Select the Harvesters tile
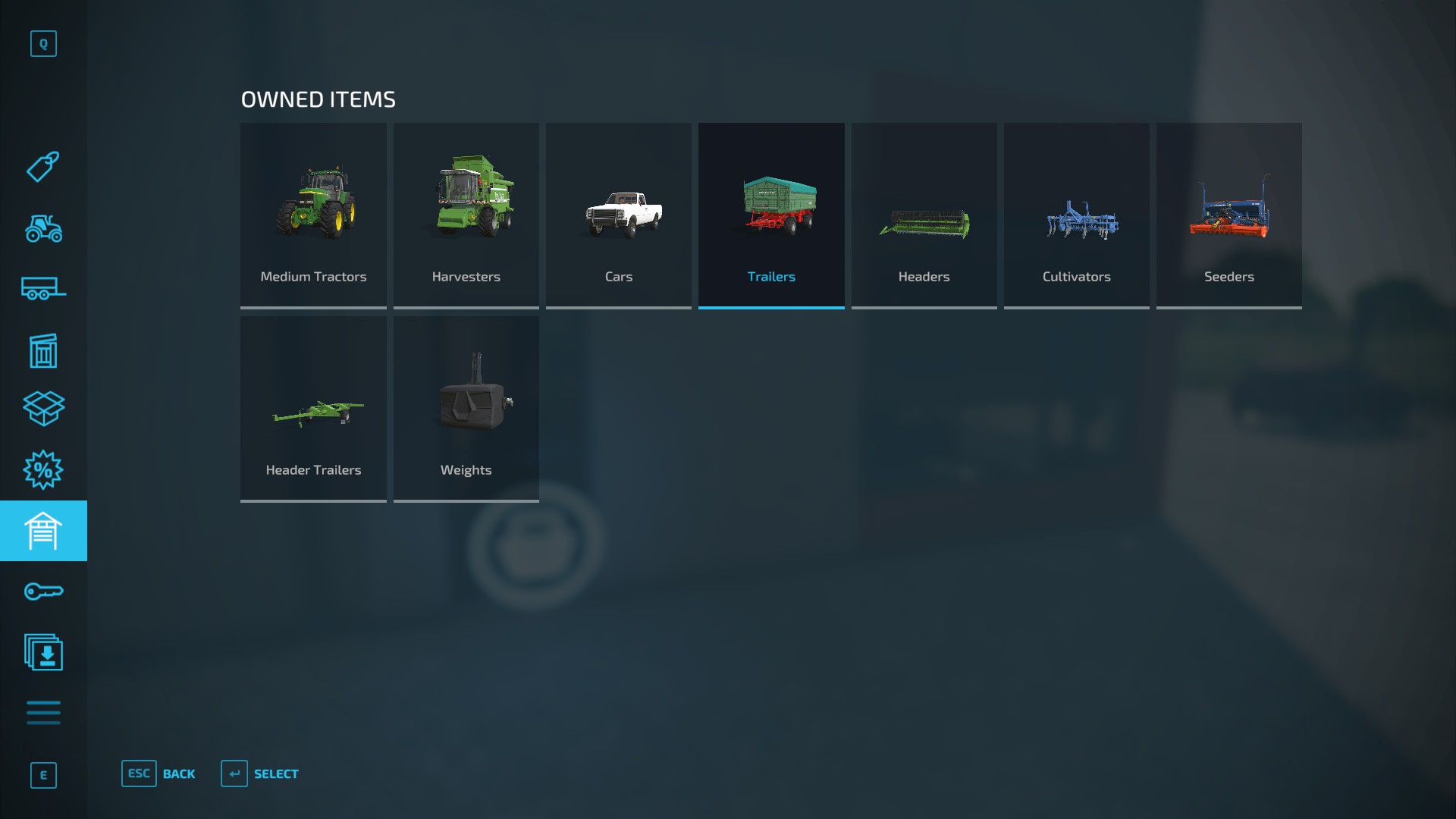Screen dimensions: 1456x819 point(466,215)
